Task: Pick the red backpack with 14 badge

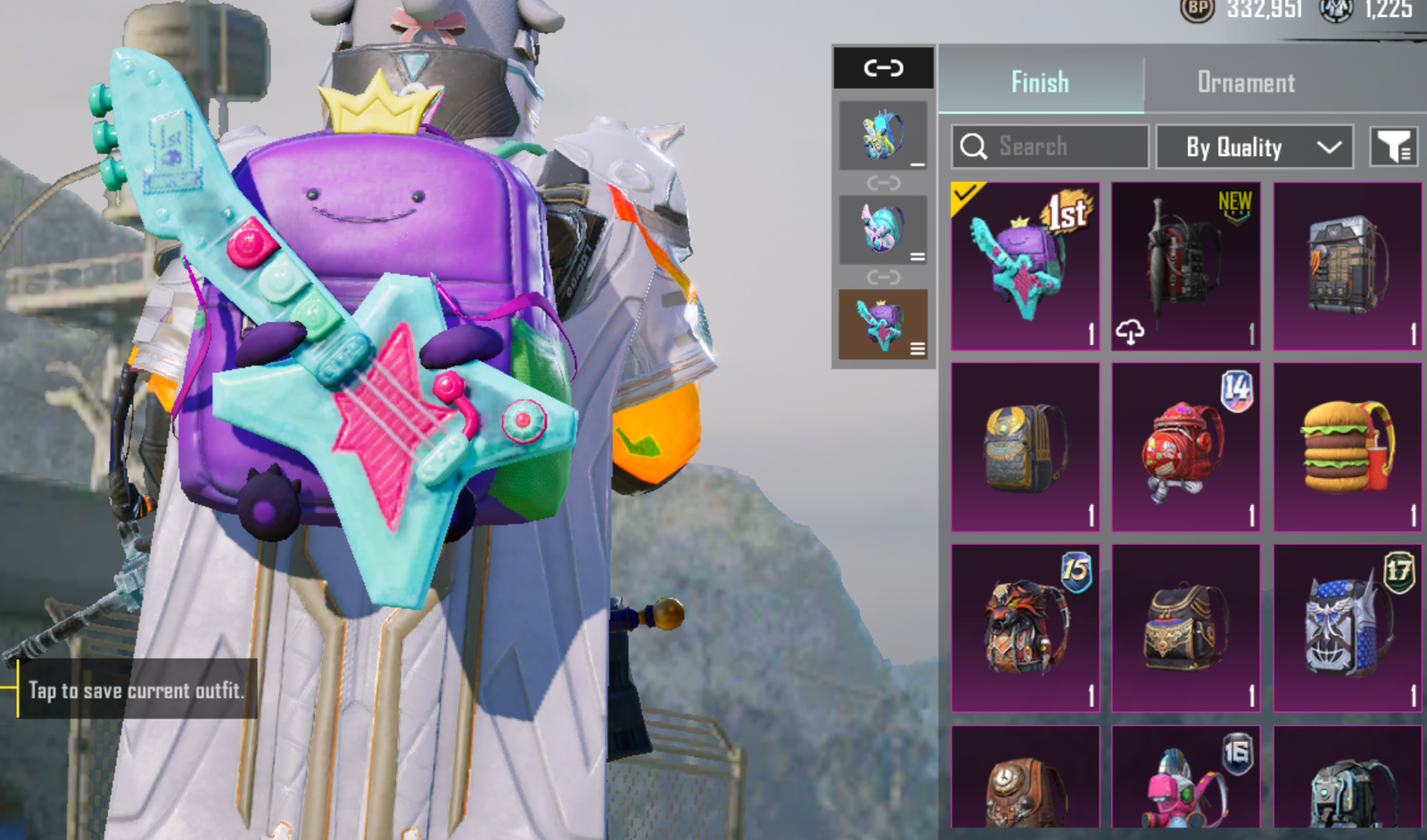Action: 1185,447
